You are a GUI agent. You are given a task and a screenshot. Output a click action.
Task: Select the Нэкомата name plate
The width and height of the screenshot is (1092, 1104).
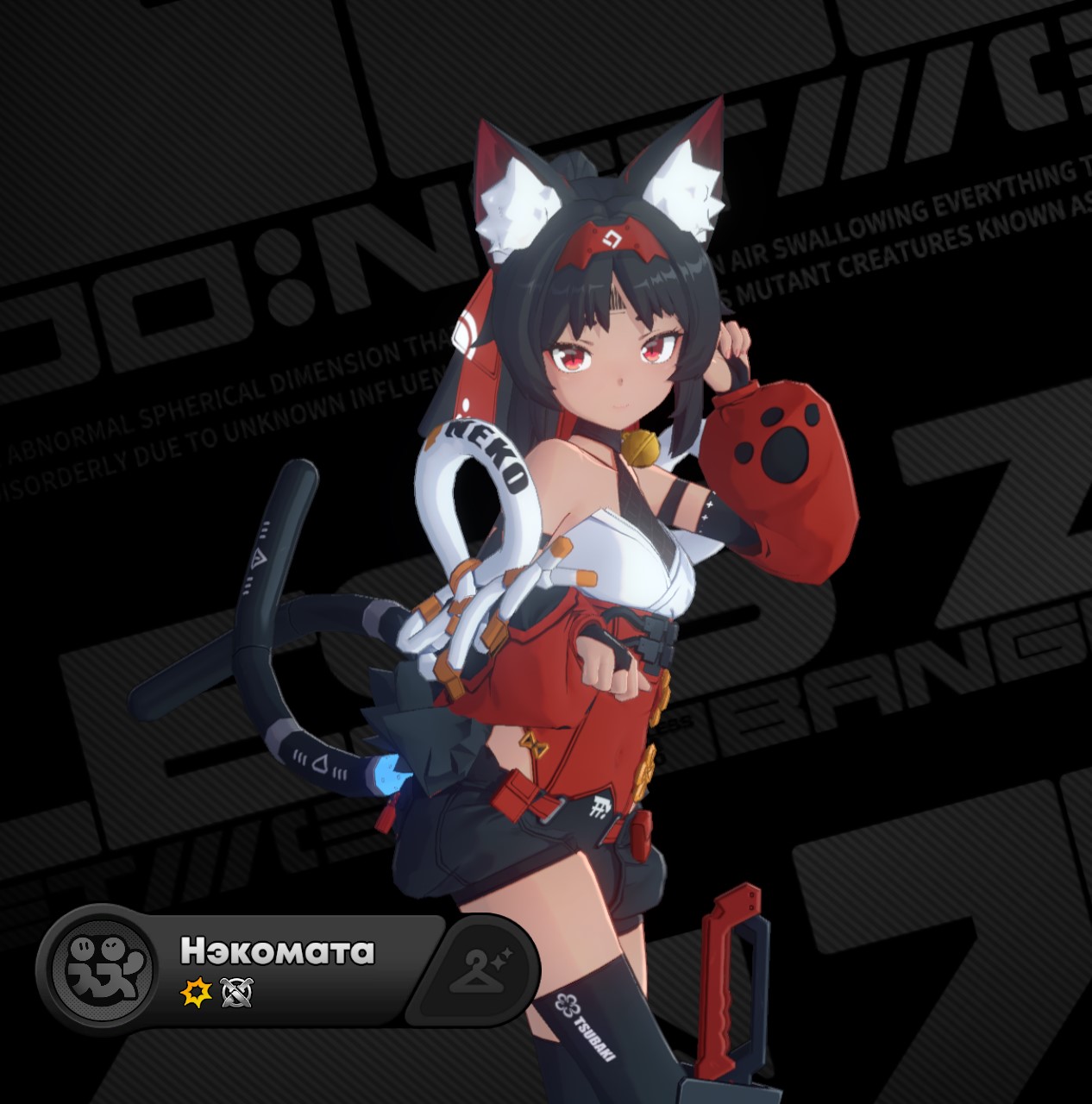(x=277, y=950)
